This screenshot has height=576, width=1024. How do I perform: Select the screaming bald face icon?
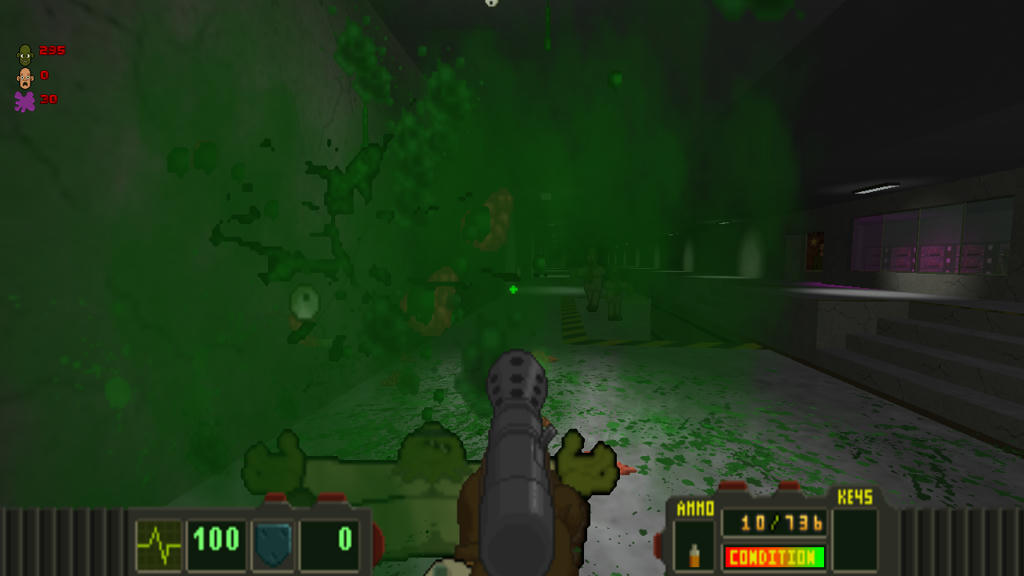25,77
